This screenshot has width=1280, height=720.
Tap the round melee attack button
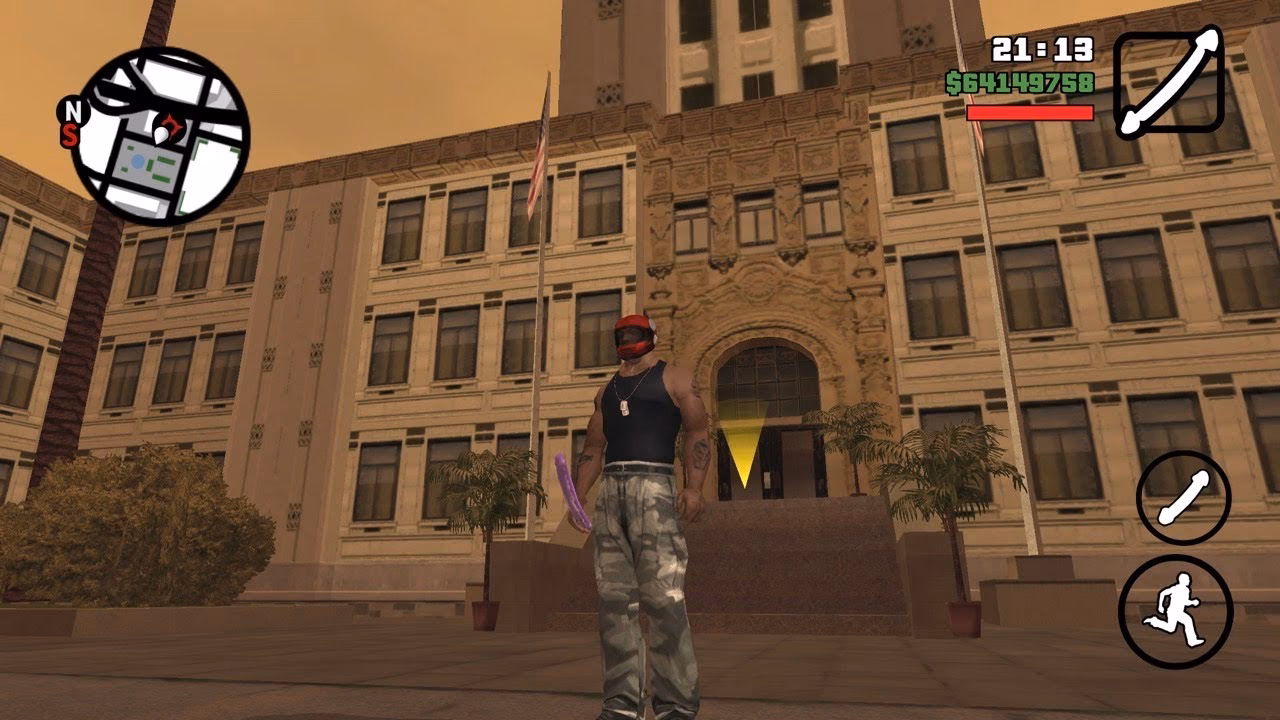[x=1183, y=497]
